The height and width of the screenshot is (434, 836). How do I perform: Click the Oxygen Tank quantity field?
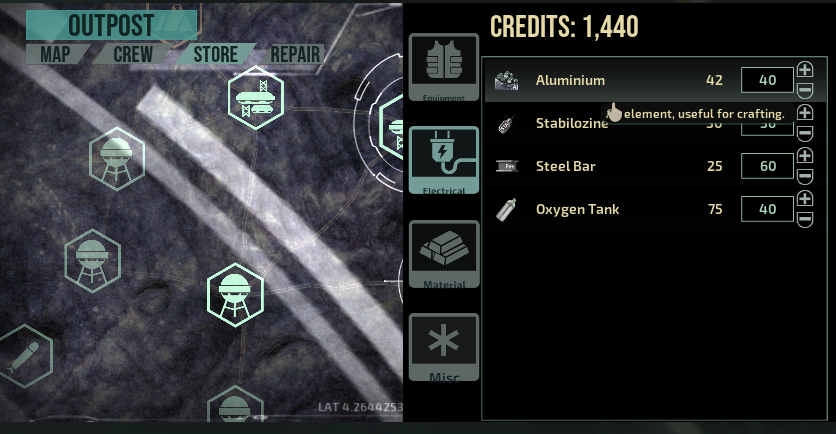767,209
